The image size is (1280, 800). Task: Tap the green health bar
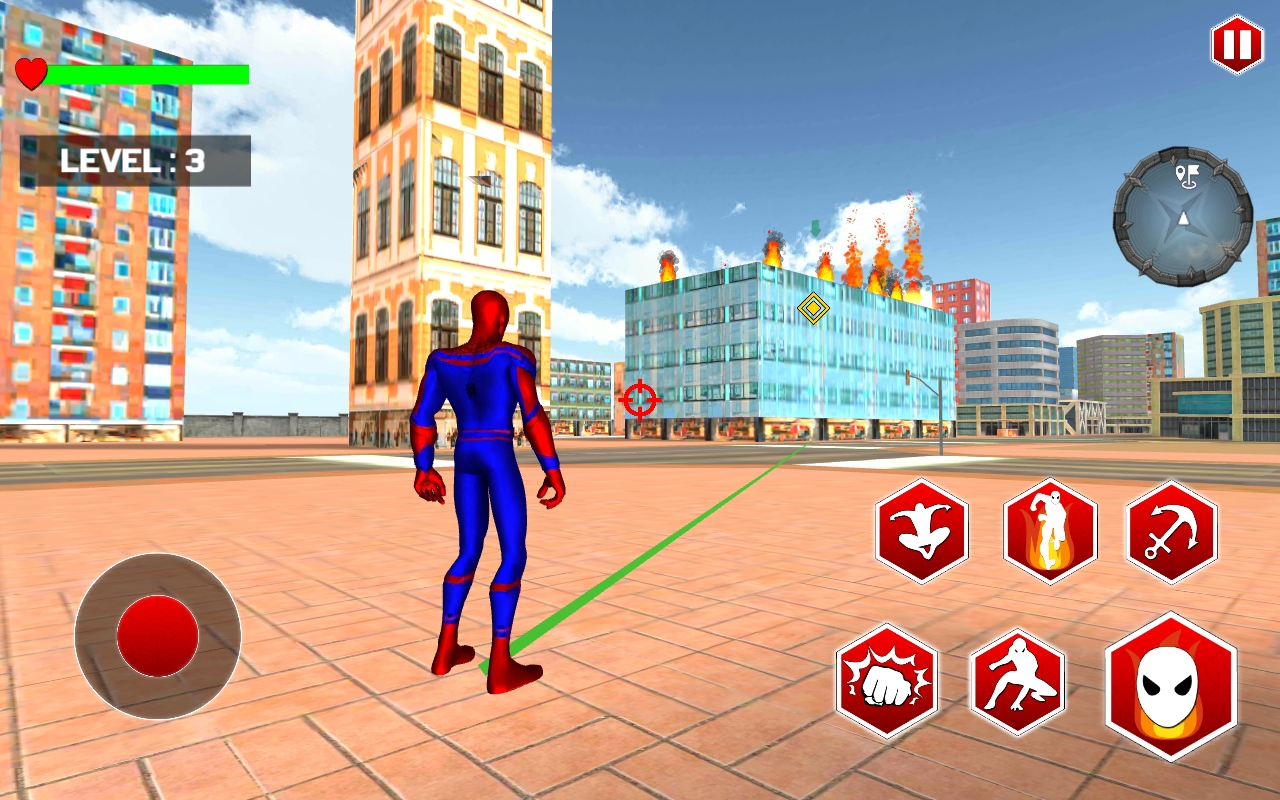click(150, 72)
